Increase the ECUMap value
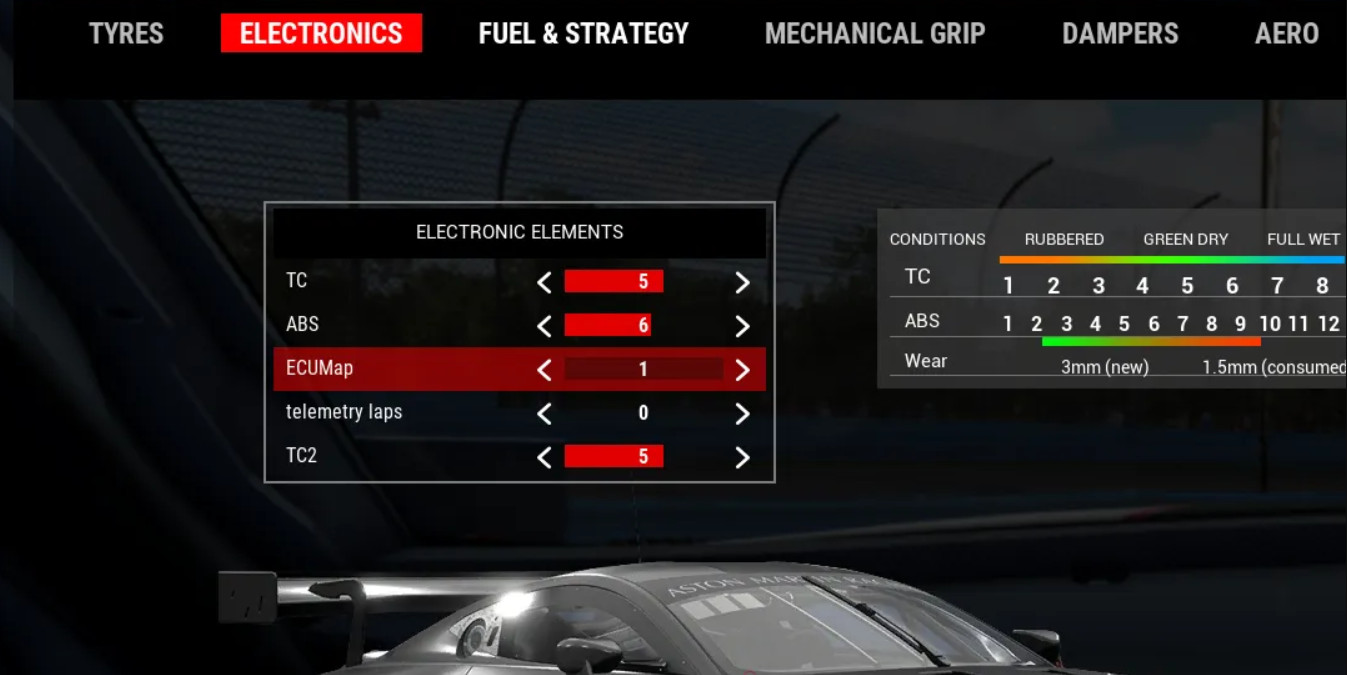 coord(742,370)
